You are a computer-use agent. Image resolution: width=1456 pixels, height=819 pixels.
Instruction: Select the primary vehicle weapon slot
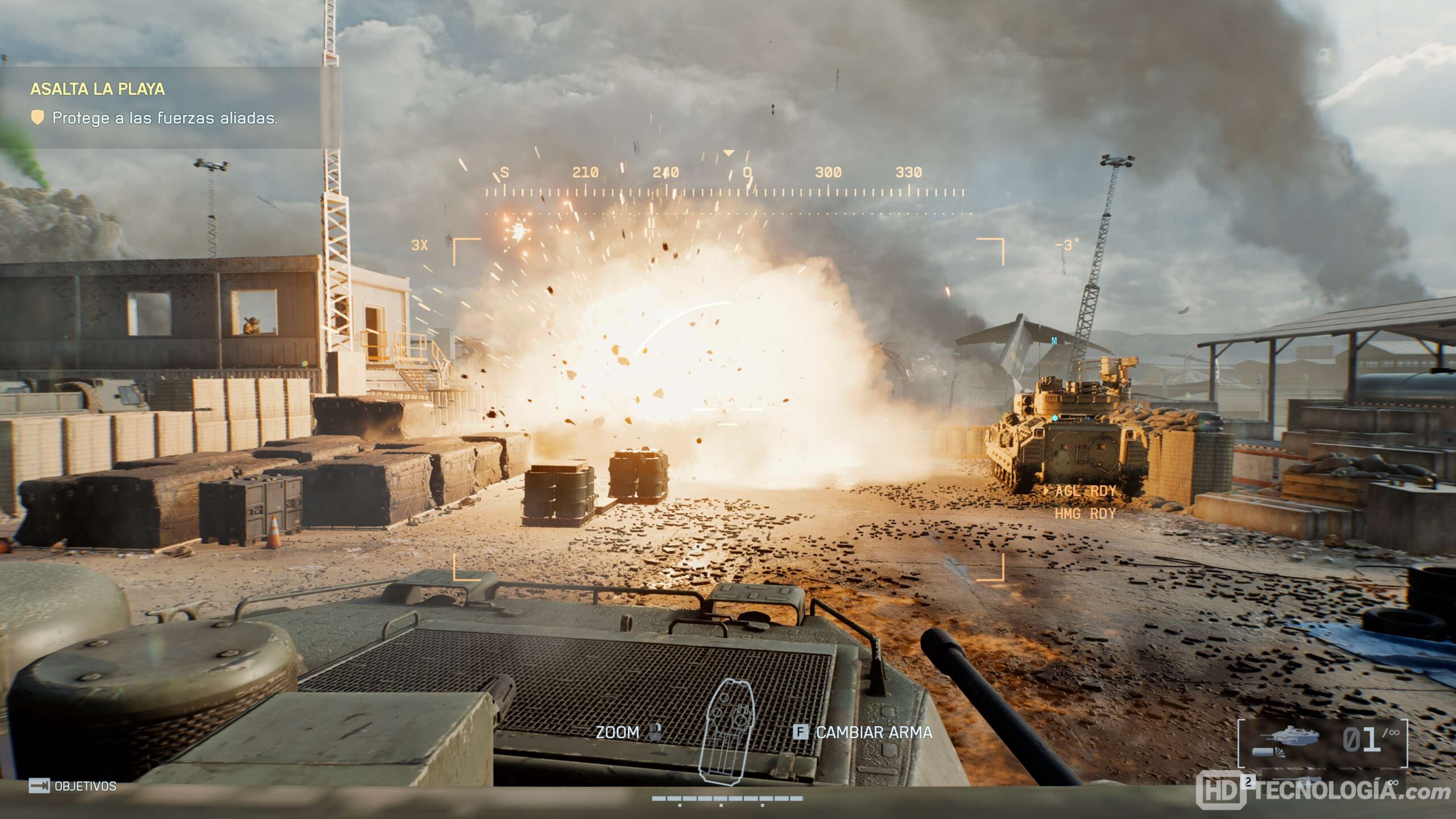click(1322, 741)
